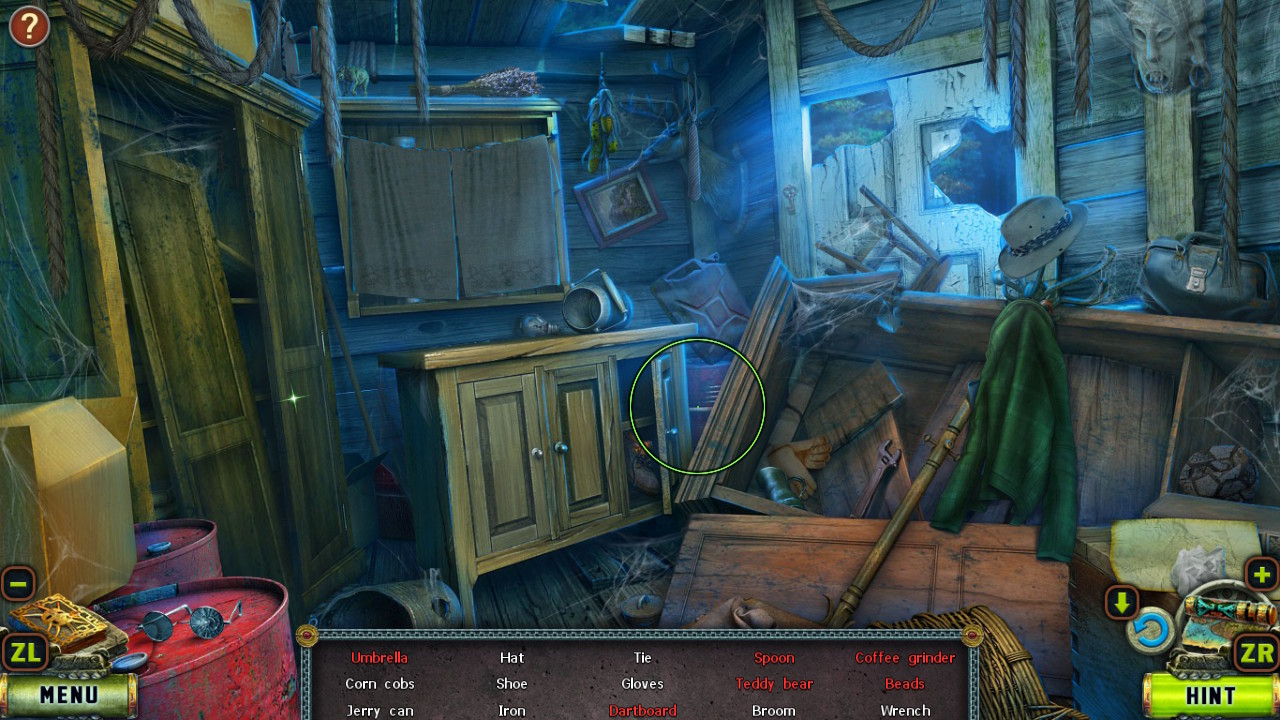Screen dimensions: 1280x720
Task: Open the help via the question mark icon
Action: [x=28, y=26]
